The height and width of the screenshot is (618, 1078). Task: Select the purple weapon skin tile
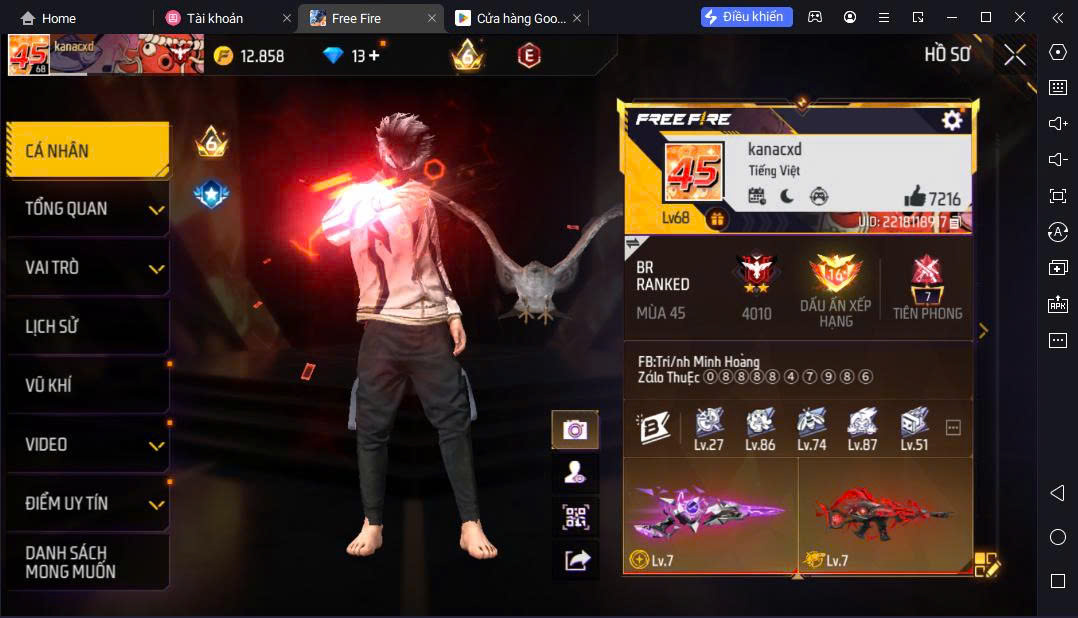pyautogui.click(x=710, y=515)
